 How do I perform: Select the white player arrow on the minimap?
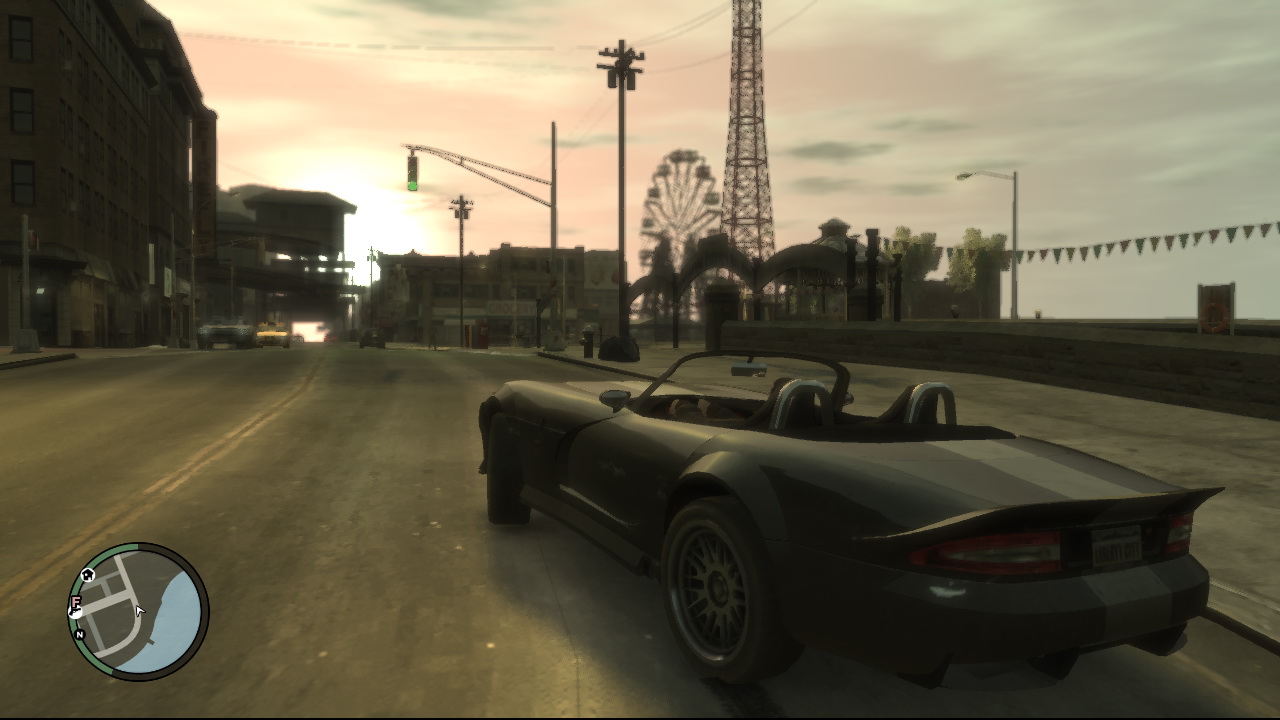tap(140, 611)
